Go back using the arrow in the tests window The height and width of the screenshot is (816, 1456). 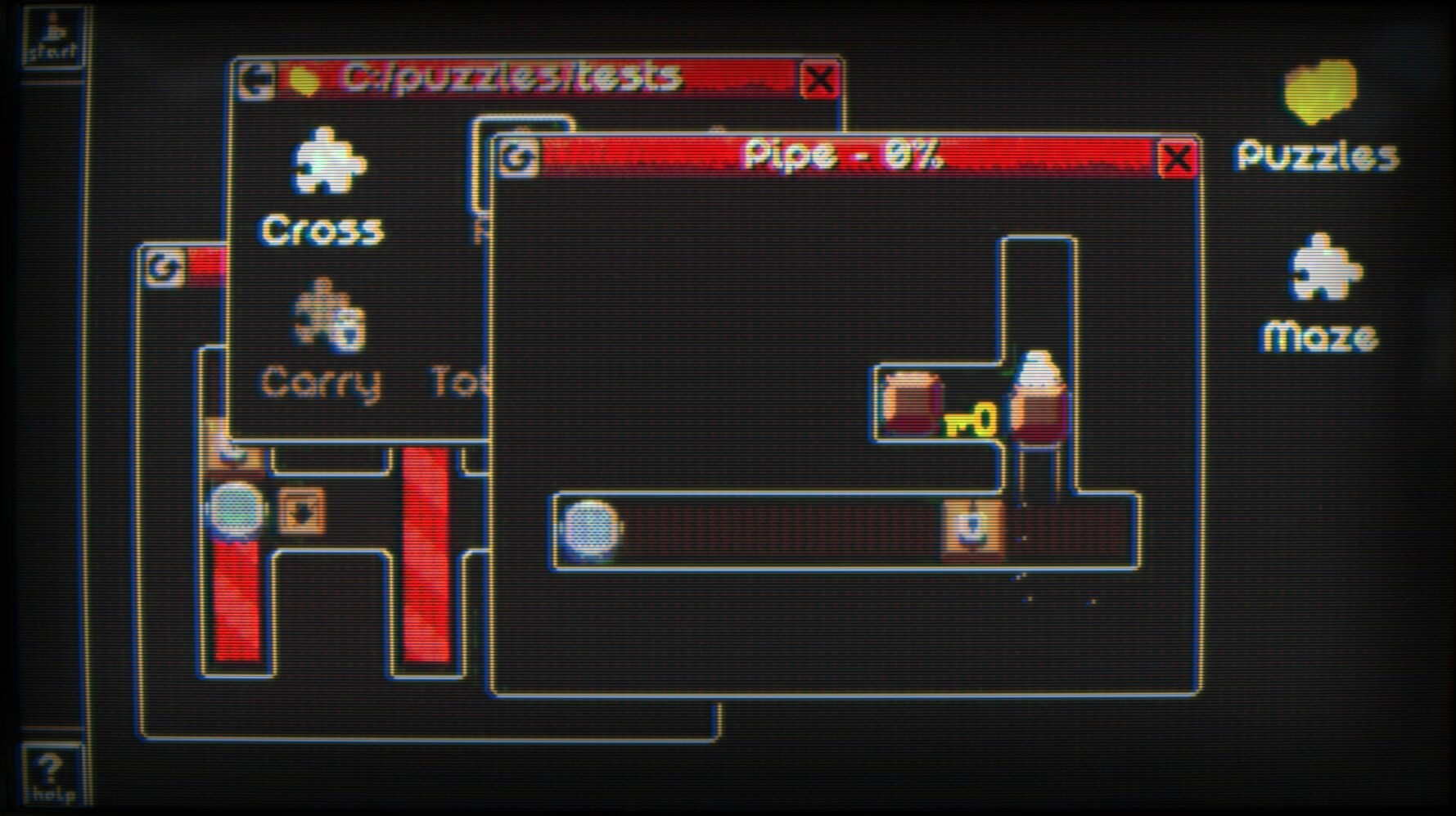coord(256,78)
